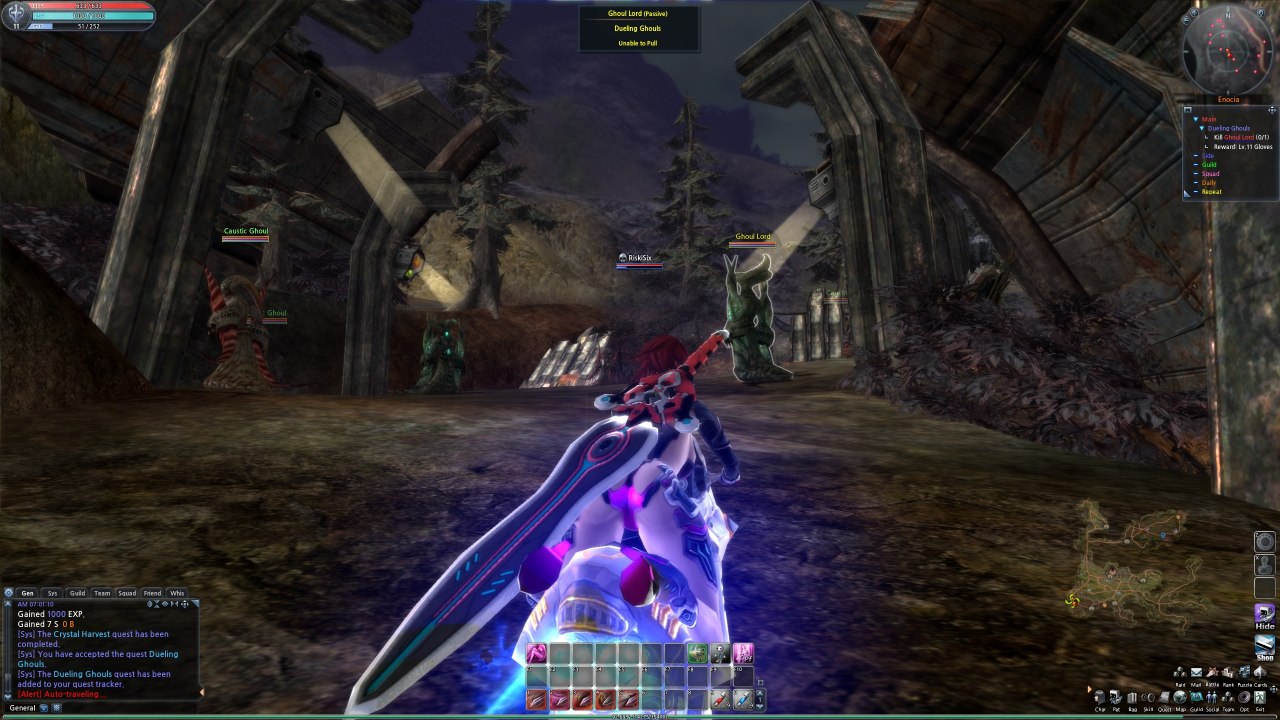Switch to the Guild chat tab
Screen dimensions: 1280x720
pyautogui.click(x=77, y=593)
